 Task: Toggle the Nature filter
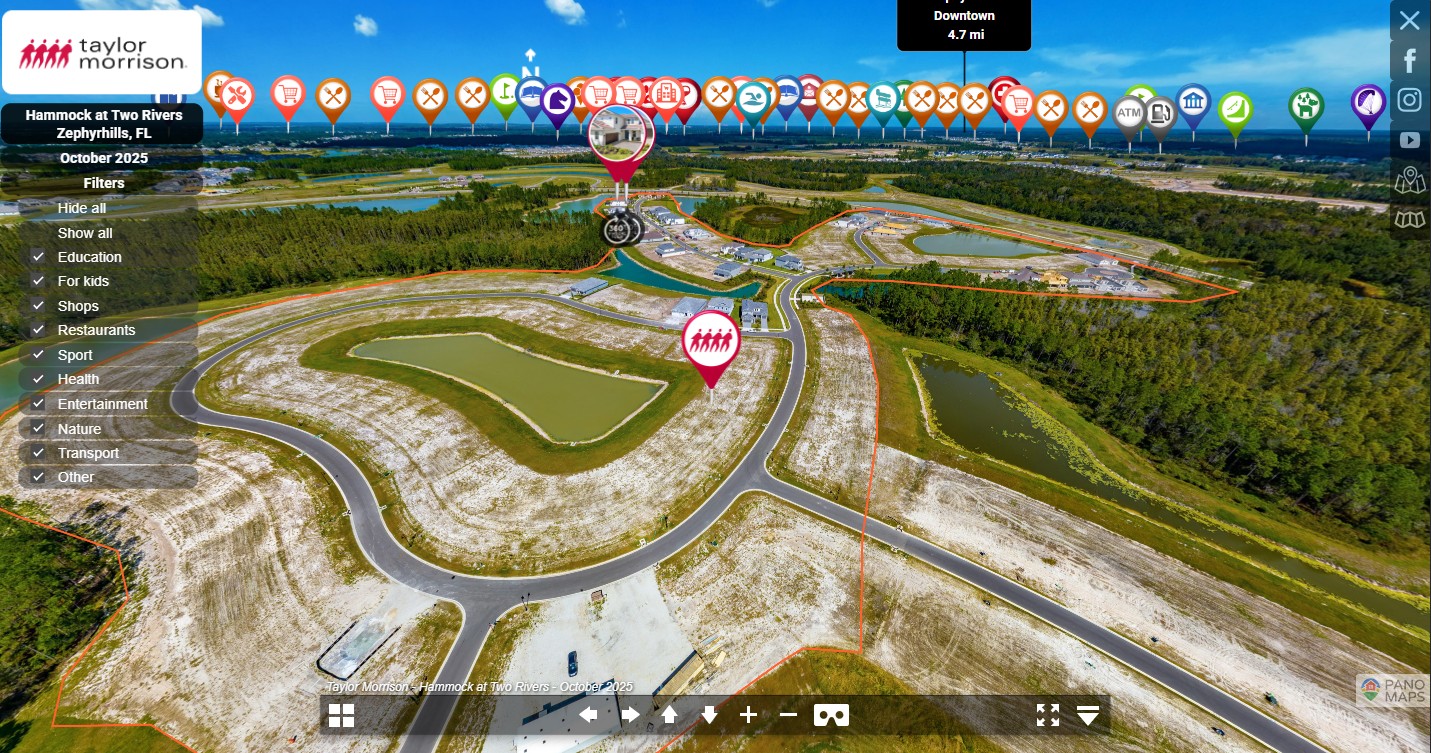[39, 429]
